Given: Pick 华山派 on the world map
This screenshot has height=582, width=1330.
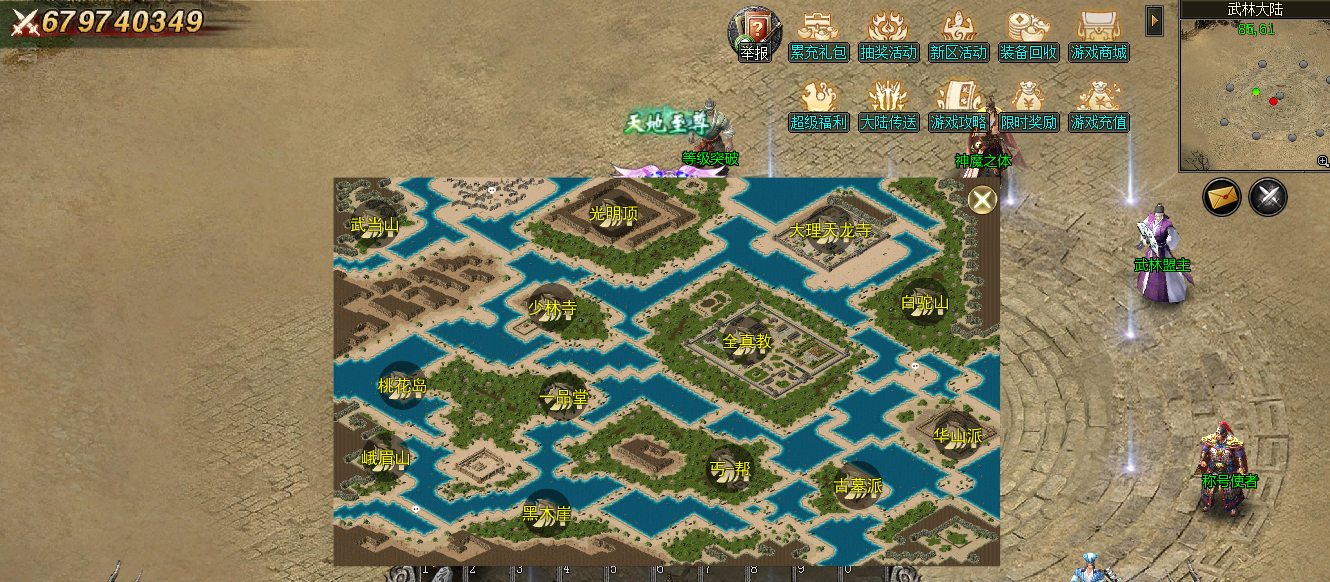Looking at the screenshot, I should coord(957,435).
